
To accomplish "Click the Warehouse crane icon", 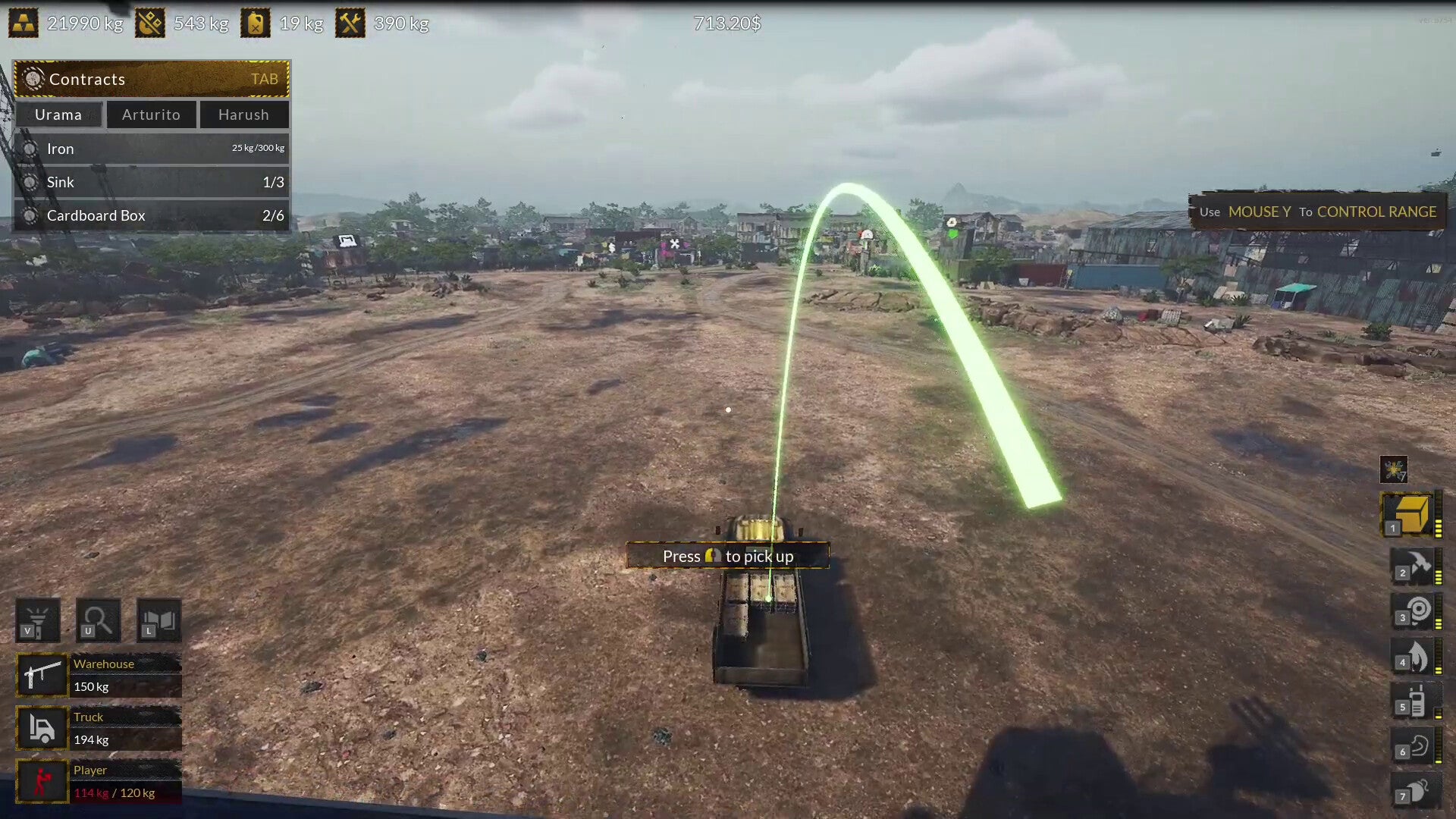I will [42, 675].
